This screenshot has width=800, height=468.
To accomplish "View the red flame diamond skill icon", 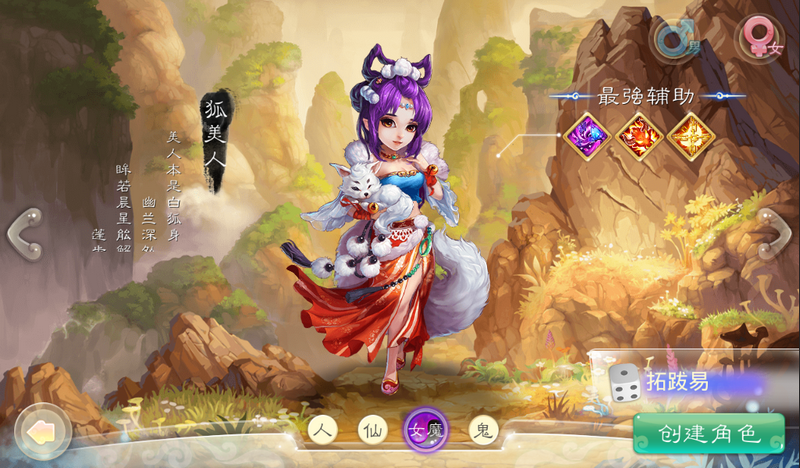I will 638,136.
